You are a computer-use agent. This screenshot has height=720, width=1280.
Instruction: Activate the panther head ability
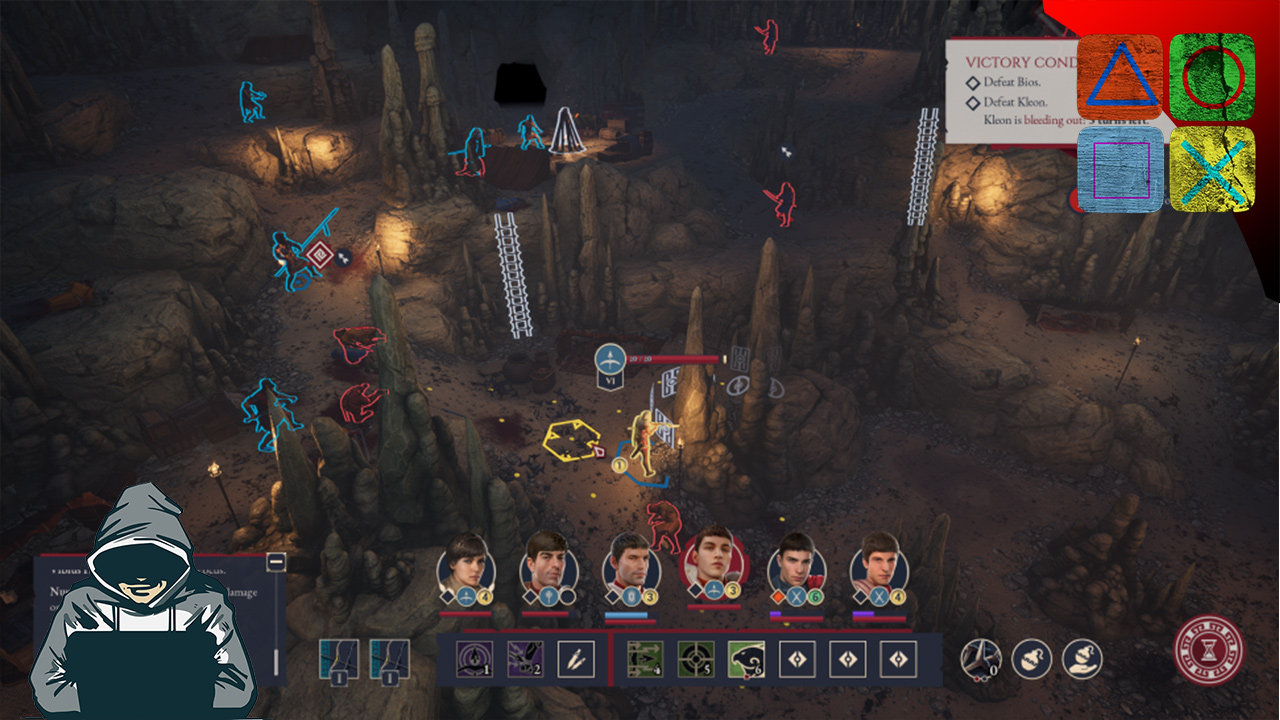click(746, 659)
